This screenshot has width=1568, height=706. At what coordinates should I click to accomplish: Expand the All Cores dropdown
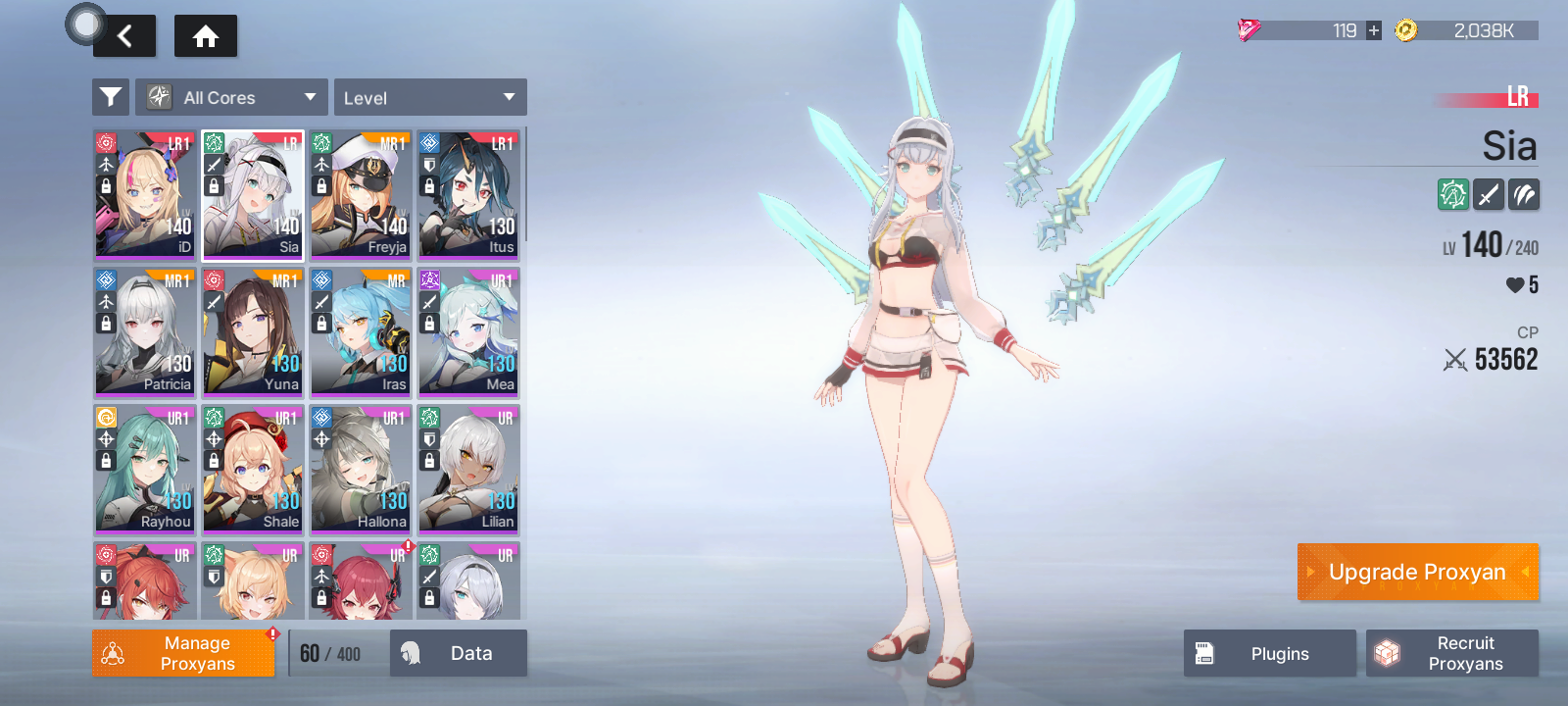point(232,97)
